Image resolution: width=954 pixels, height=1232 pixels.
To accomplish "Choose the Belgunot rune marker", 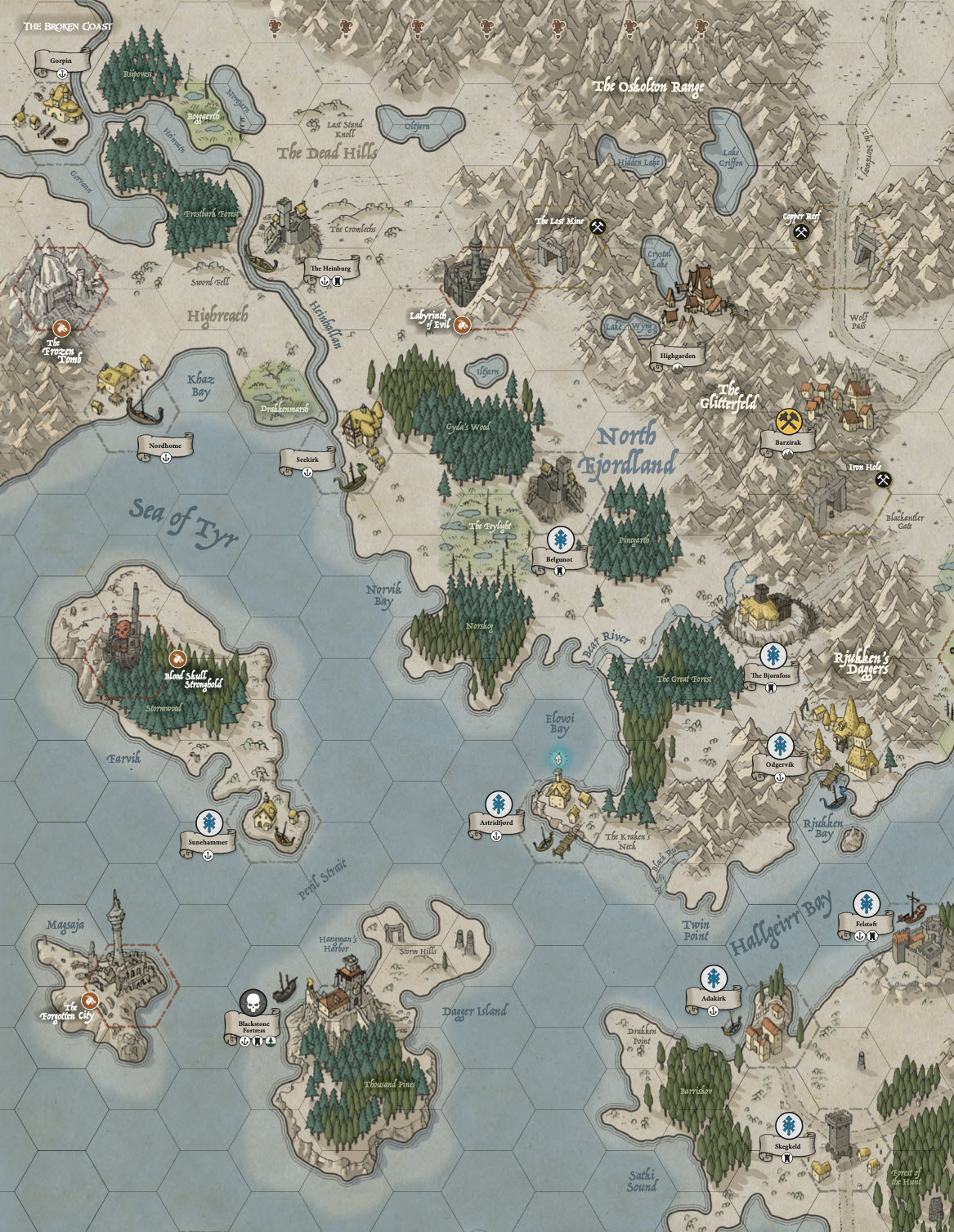I will [560, 540].
